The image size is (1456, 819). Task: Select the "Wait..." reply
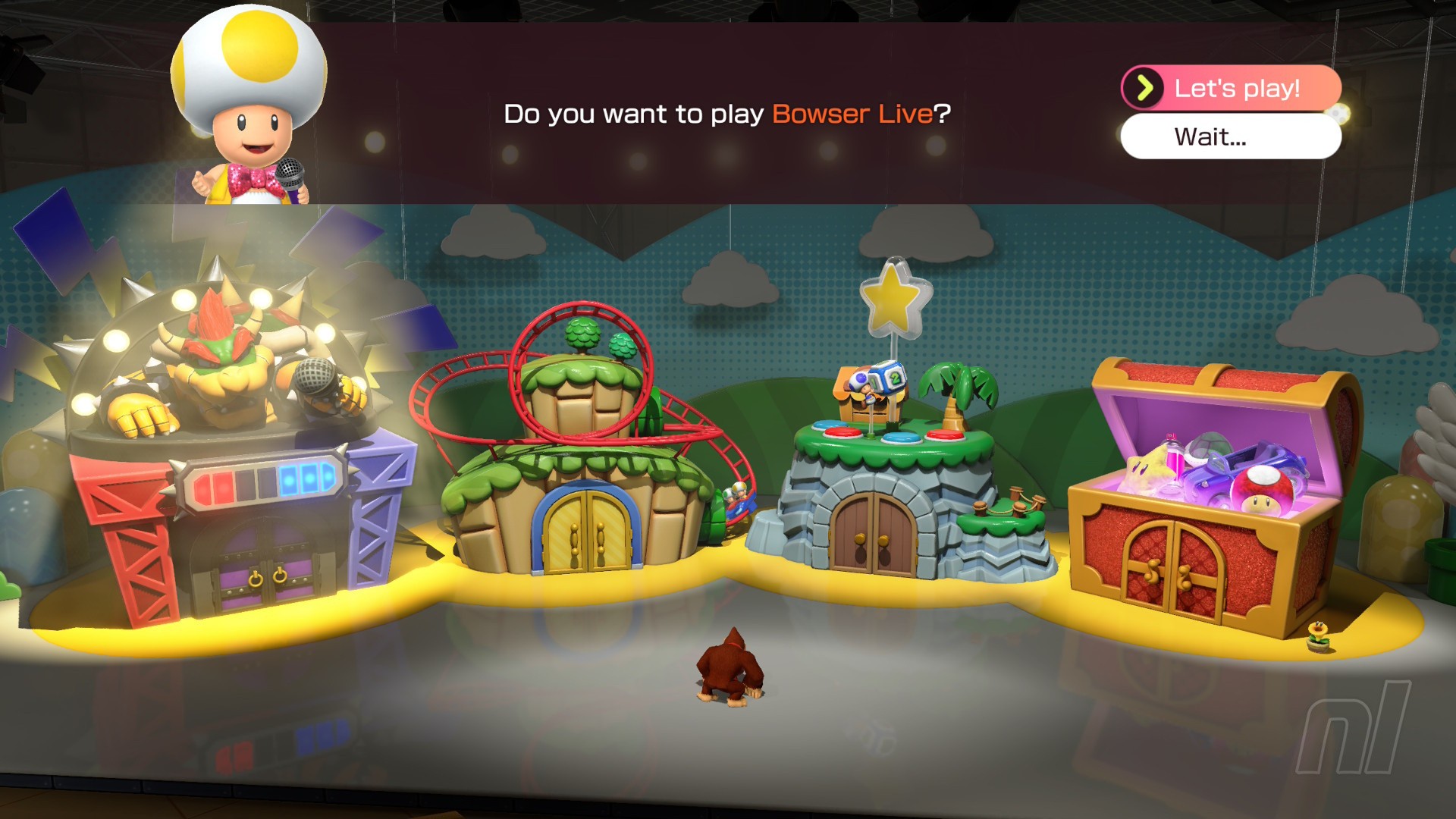tap(1230, 137)
